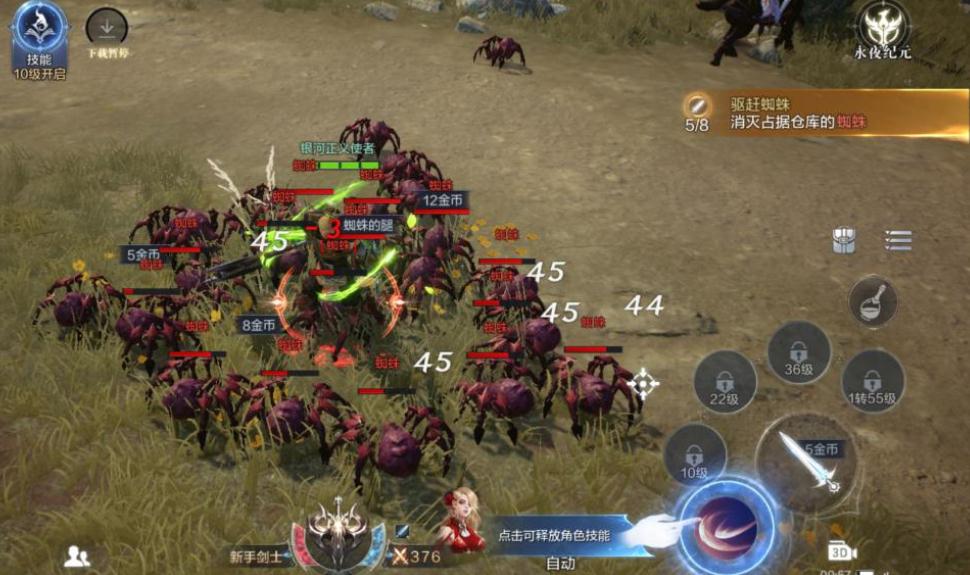Viewport: 970px width, 575px height.
Task: Toggle the 3D camera view
Action: 842,551
